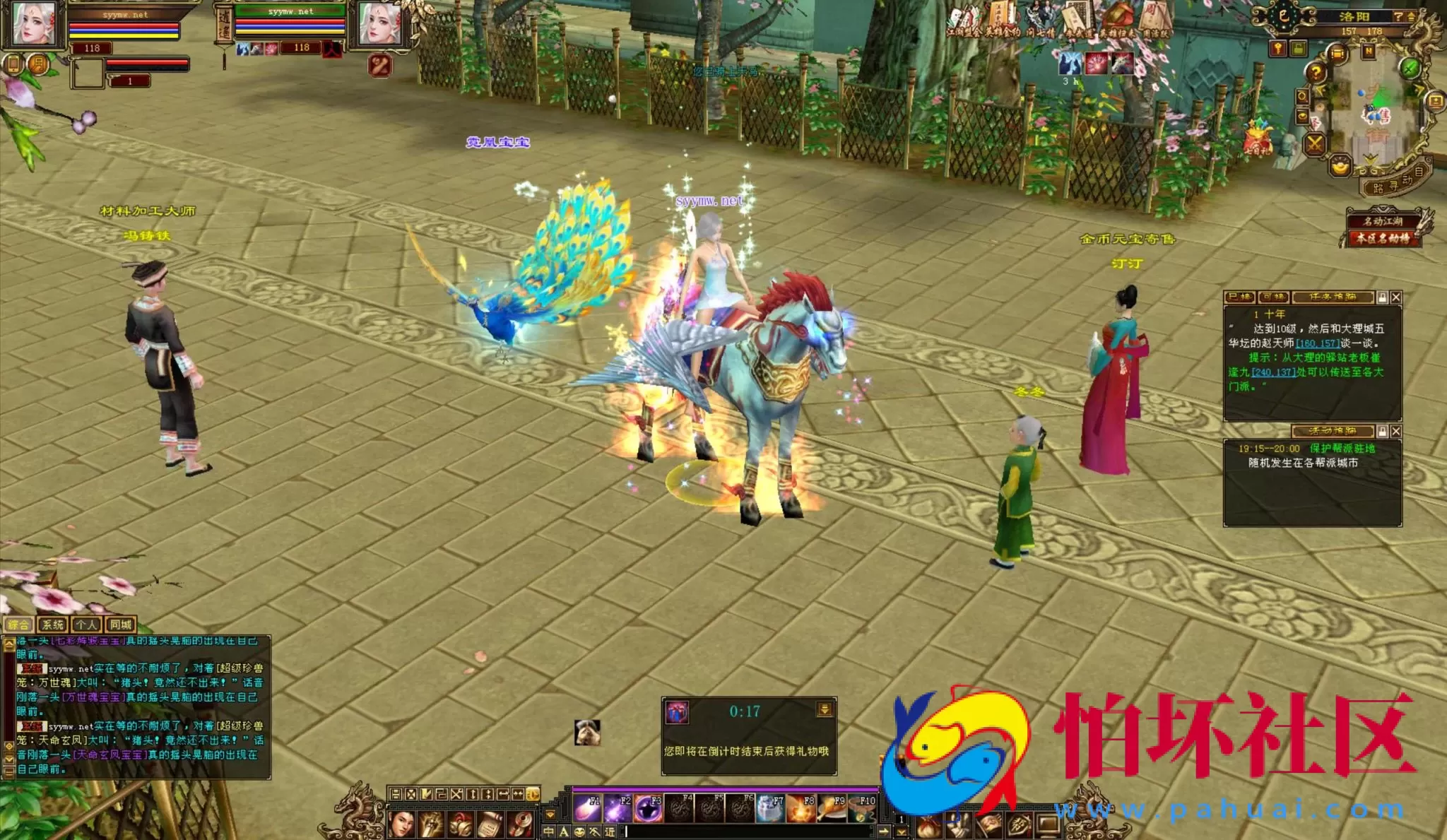Click the crossed swords minimap button
This screenshot has height=840, width=1447.
click(x=1315, y=145)
